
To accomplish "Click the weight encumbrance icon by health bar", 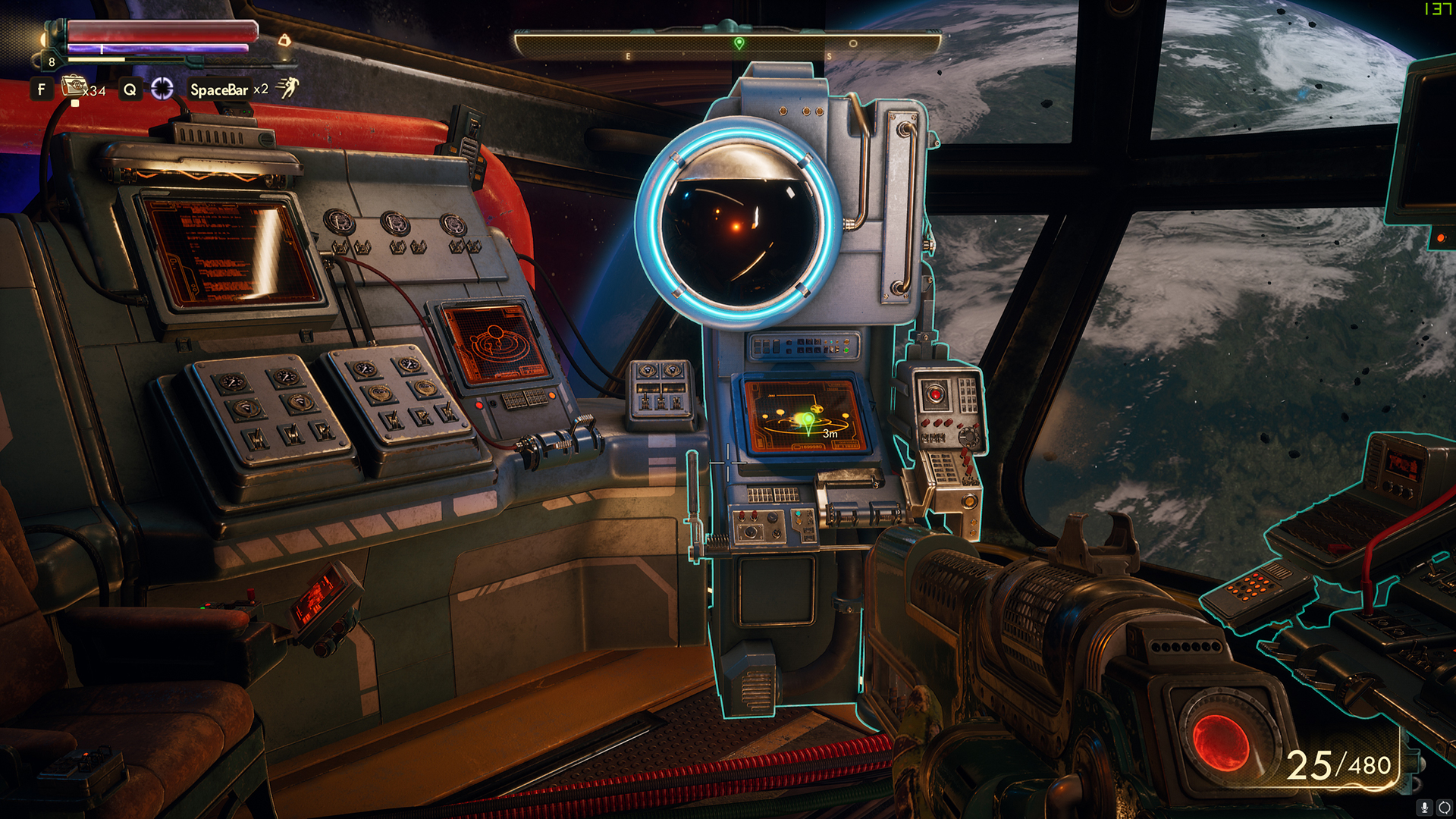I will pos(284,39).
